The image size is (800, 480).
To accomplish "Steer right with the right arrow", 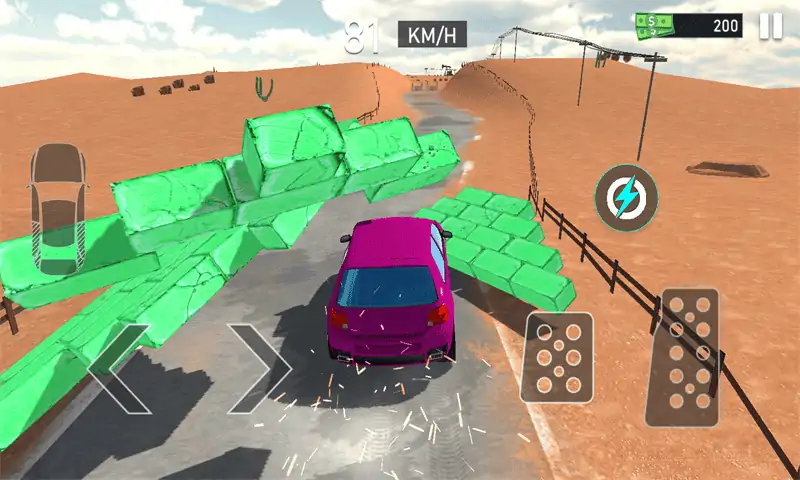I will pos(260,368).
